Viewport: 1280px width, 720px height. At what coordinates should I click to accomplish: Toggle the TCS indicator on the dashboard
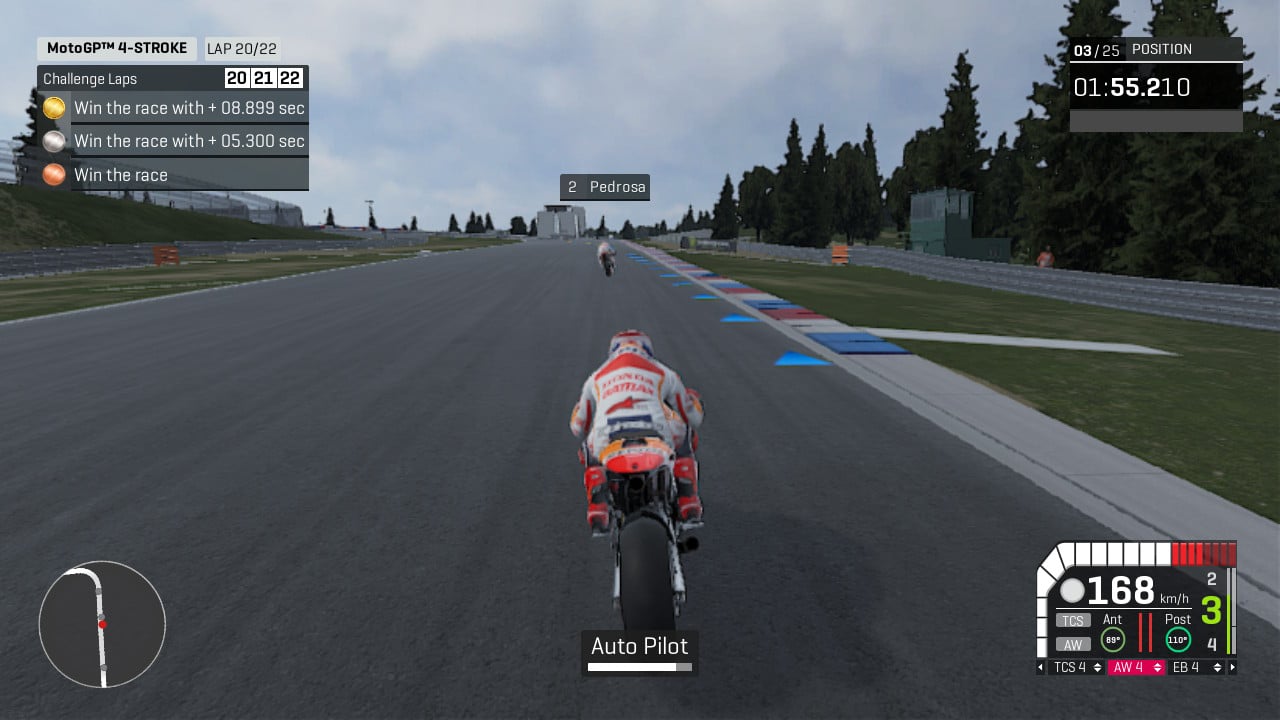1071,620
